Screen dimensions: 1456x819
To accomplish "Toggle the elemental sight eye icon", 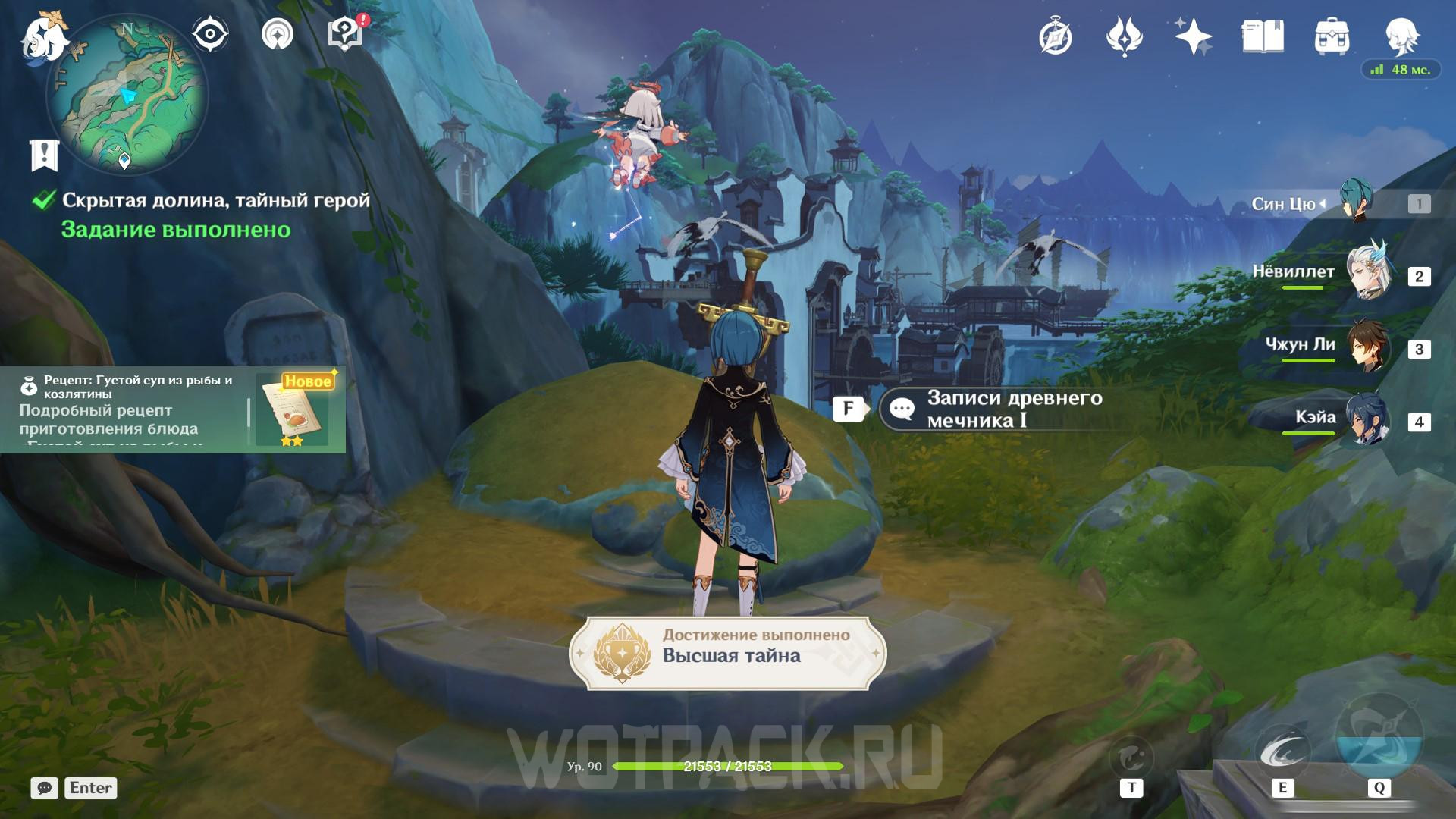I will pyautogui.click(x=210, y=34).
